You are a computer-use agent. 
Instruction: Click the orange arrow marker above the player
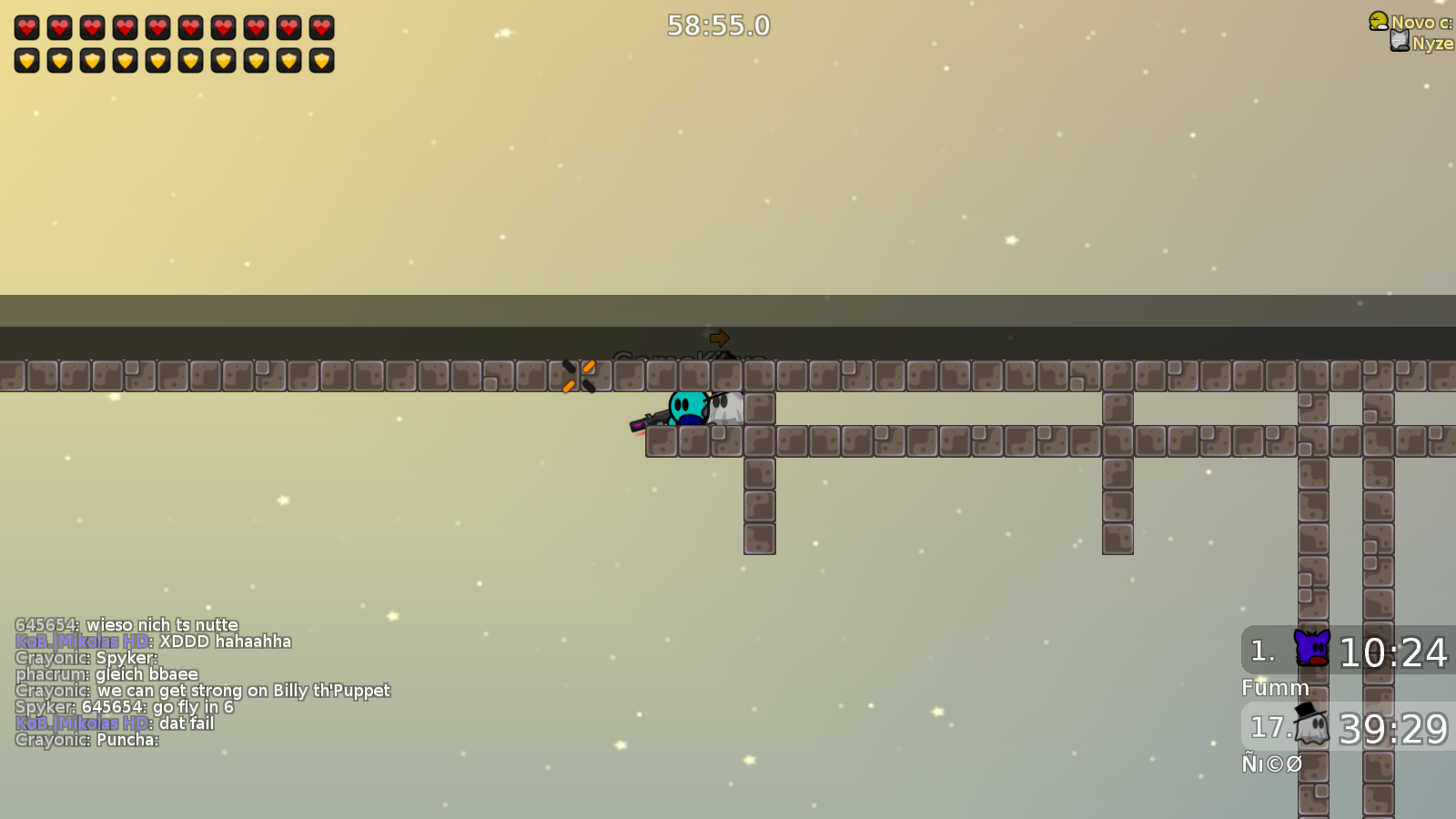(718, 338)
